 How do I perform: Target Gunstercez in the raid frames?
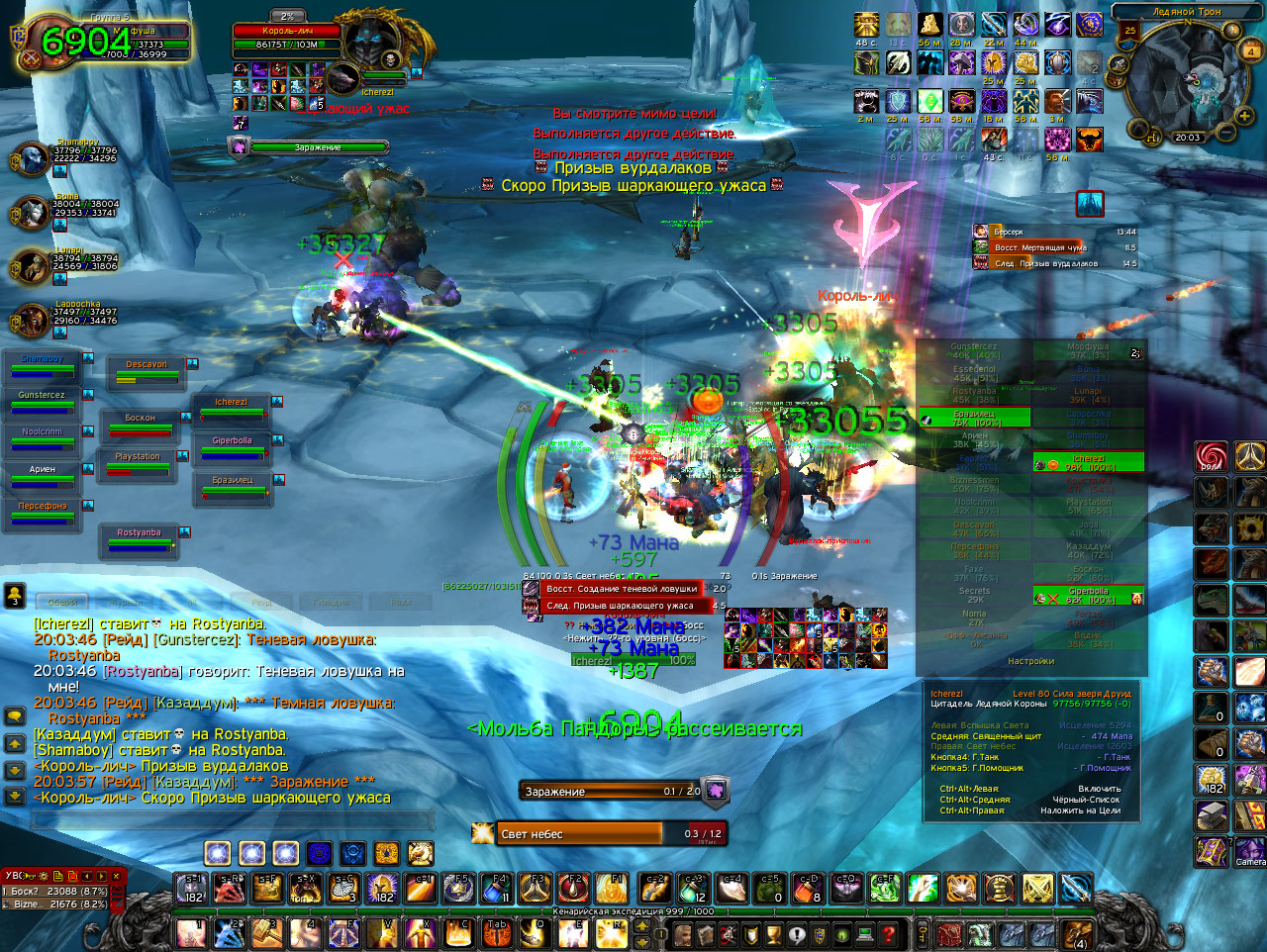click(x=42, y=403)
